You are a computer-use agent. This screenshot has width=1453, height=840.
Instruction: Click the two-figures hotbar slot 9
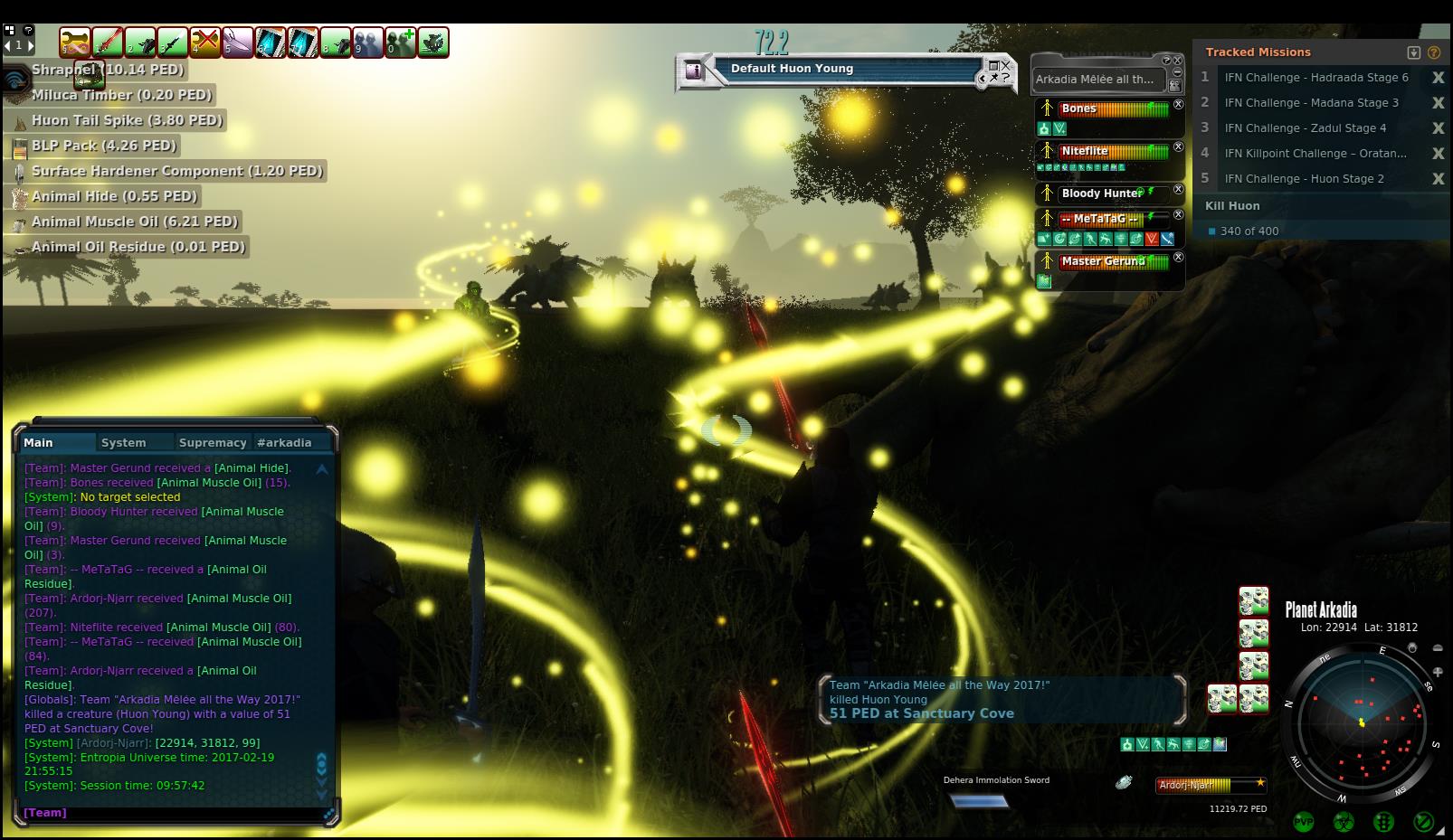coord(368,42)
